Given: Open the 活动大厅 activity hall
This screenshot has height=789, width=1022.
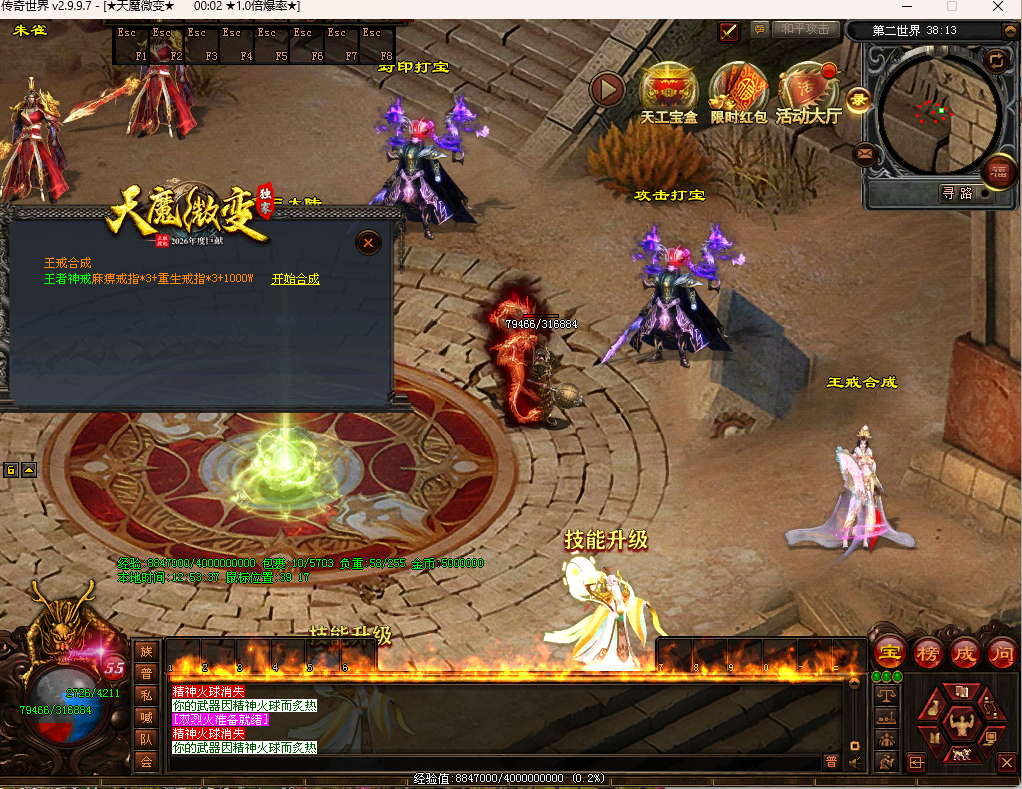Looking at the screenshot, I should (x=808, y=92).
